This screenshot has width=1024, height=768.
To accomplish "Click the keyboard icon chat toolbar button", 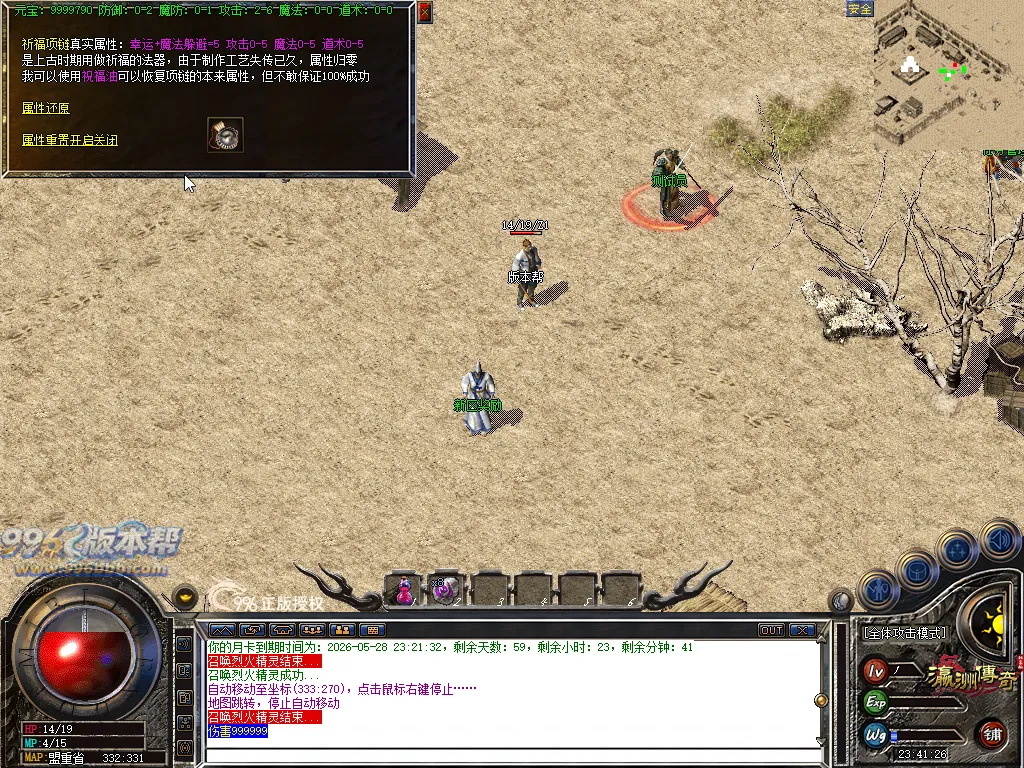I will (x=372, y=630).
